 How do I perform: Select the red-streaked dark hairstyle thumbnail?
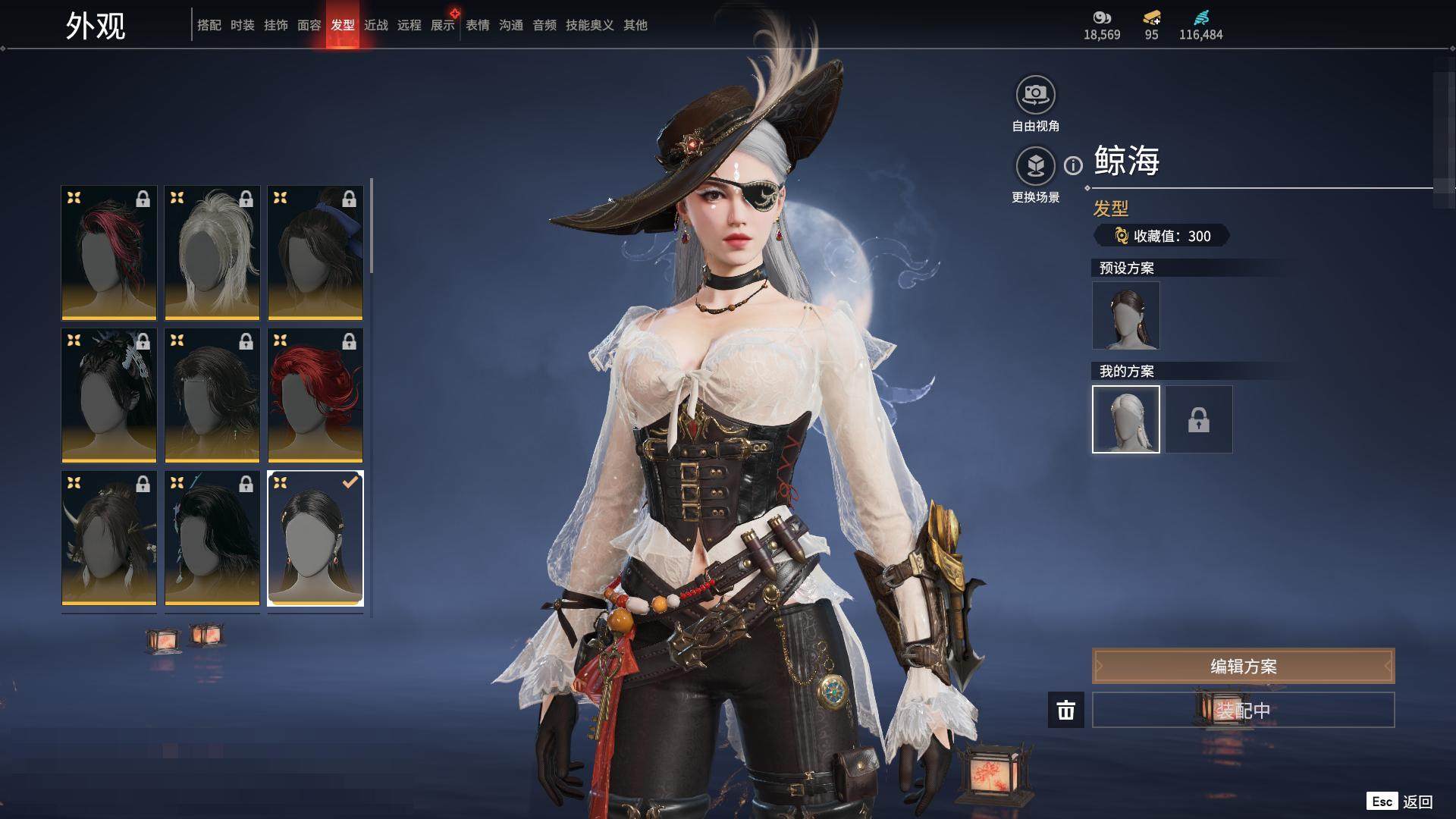(x=109, y=253)
